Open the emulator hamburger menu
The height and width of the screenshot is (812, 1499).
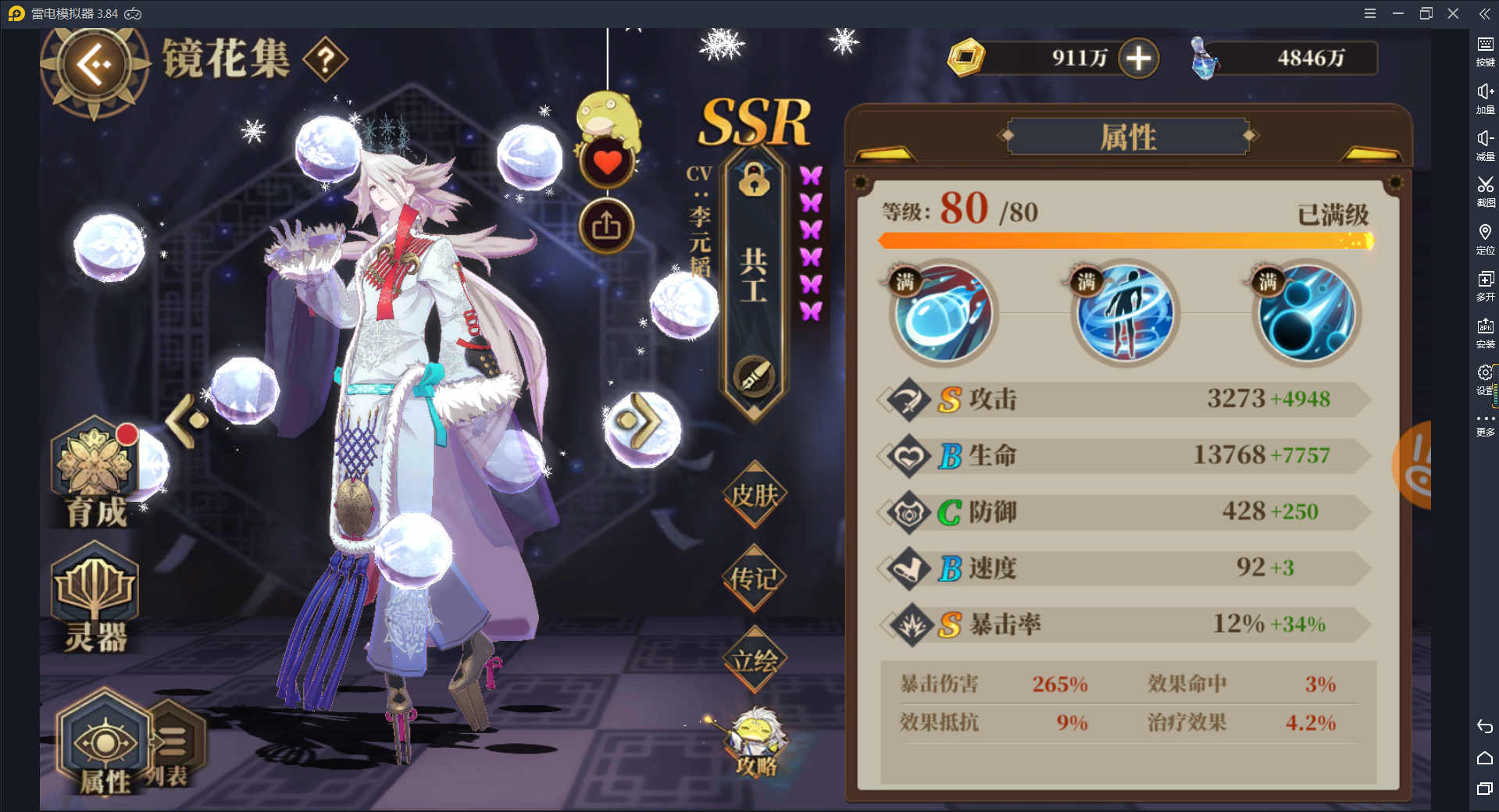[x=1369, y=12]
